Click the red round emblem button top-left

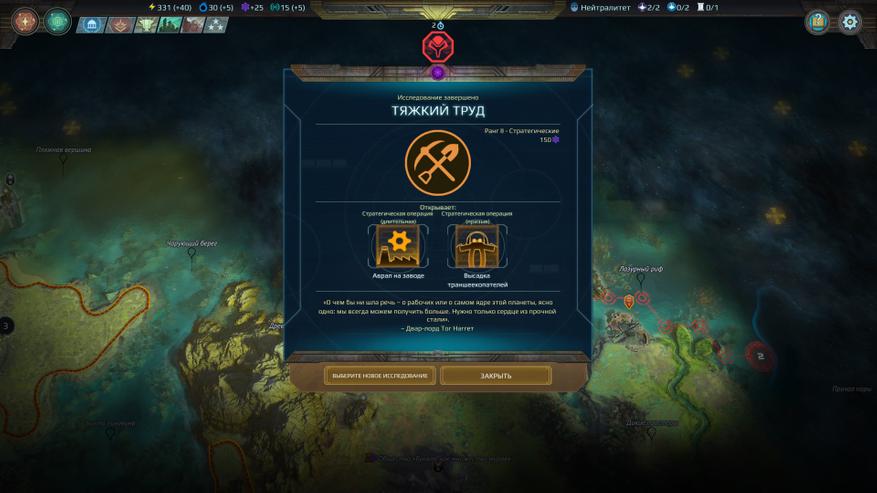point(25,21)
